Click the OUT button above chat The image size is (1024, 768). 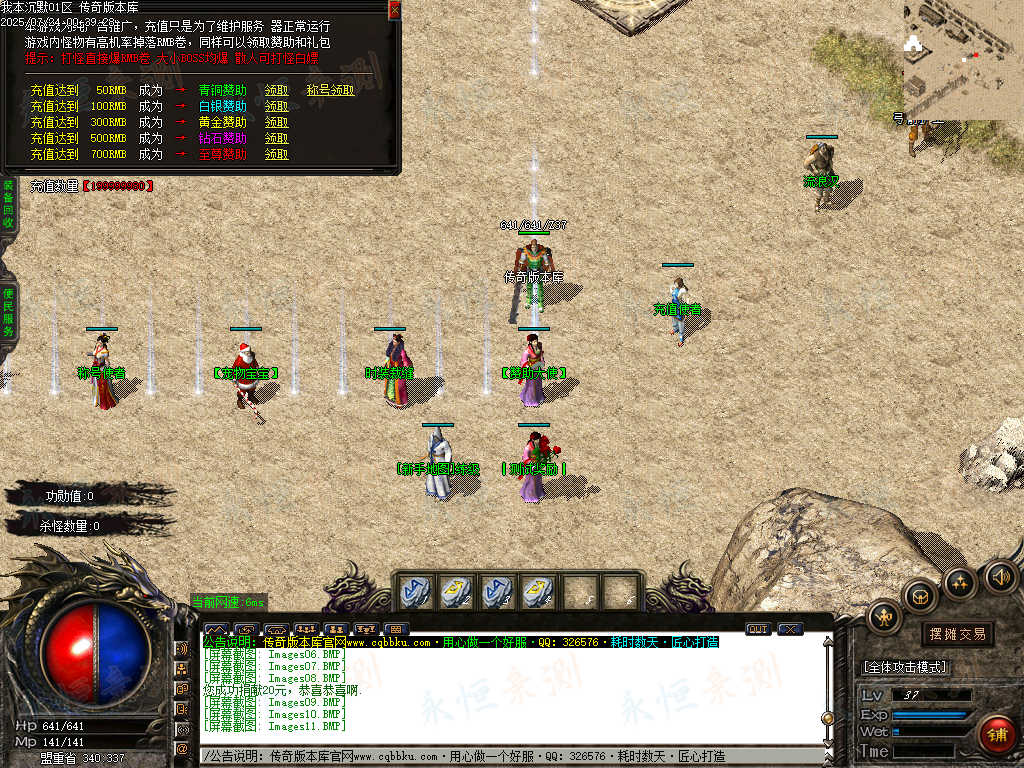(758, 629)
